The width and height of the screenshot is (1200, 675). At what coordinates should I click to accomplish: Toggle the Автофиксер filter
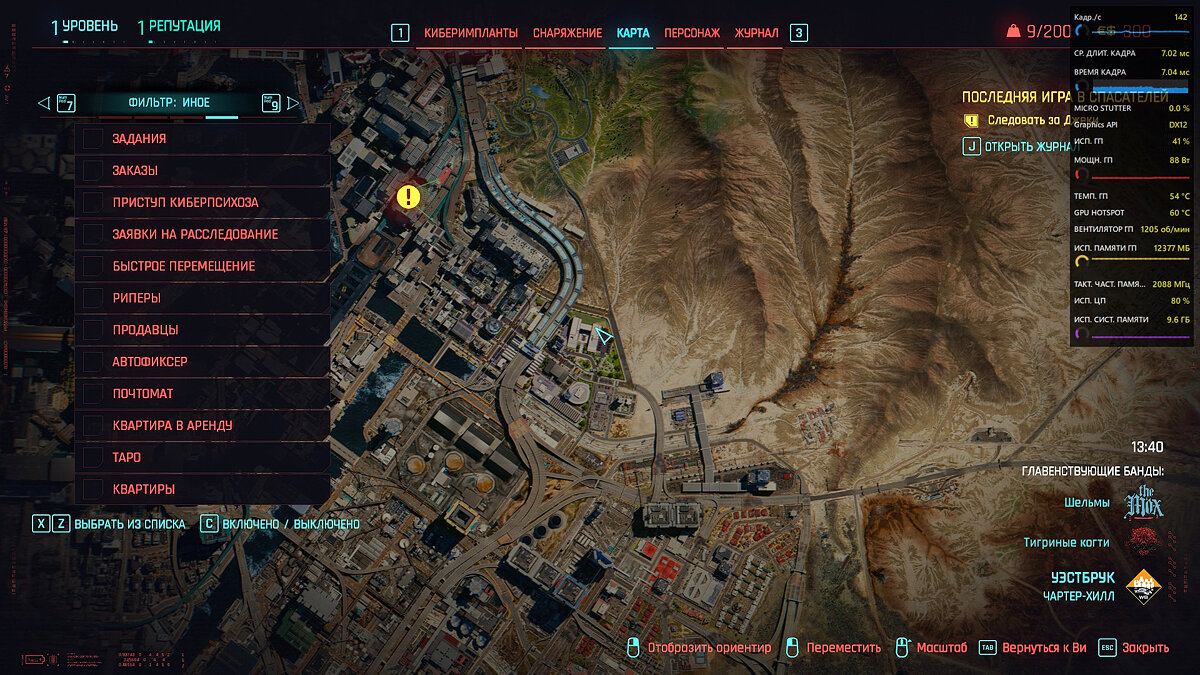click(x=94, y=362)
